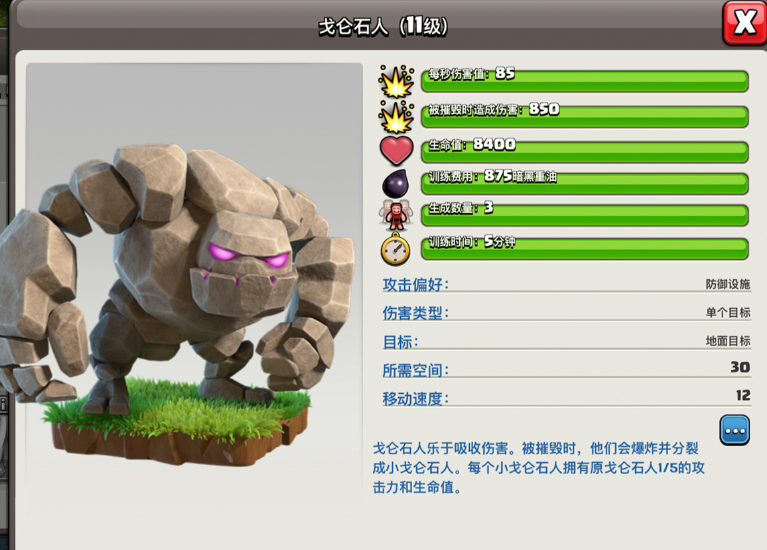This screenshot has width=767, height=550.
Task: Close the Golem info window
Action: tap(744, 23)
